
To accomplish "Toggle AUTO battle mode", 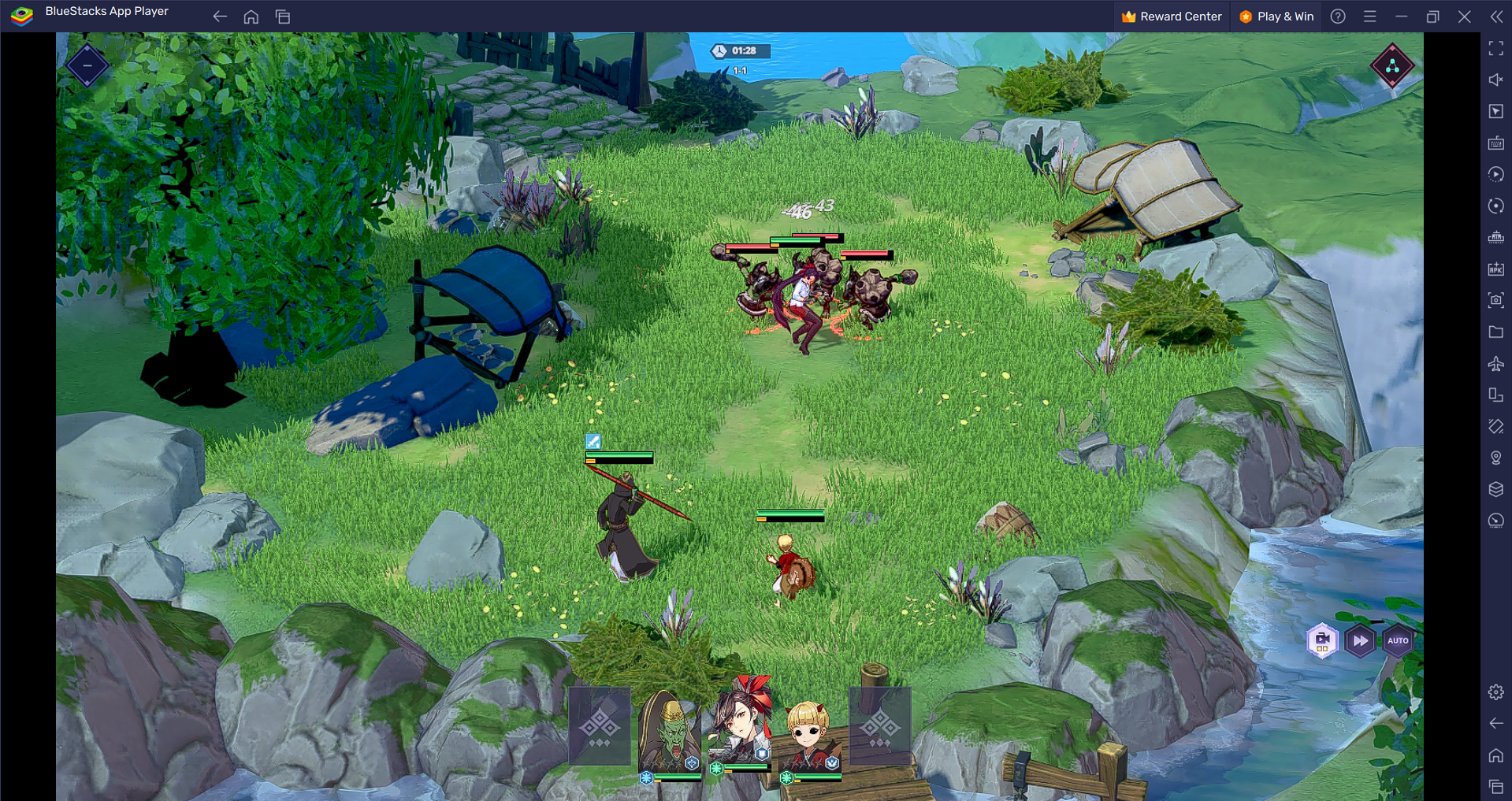I will point(1399,640).
